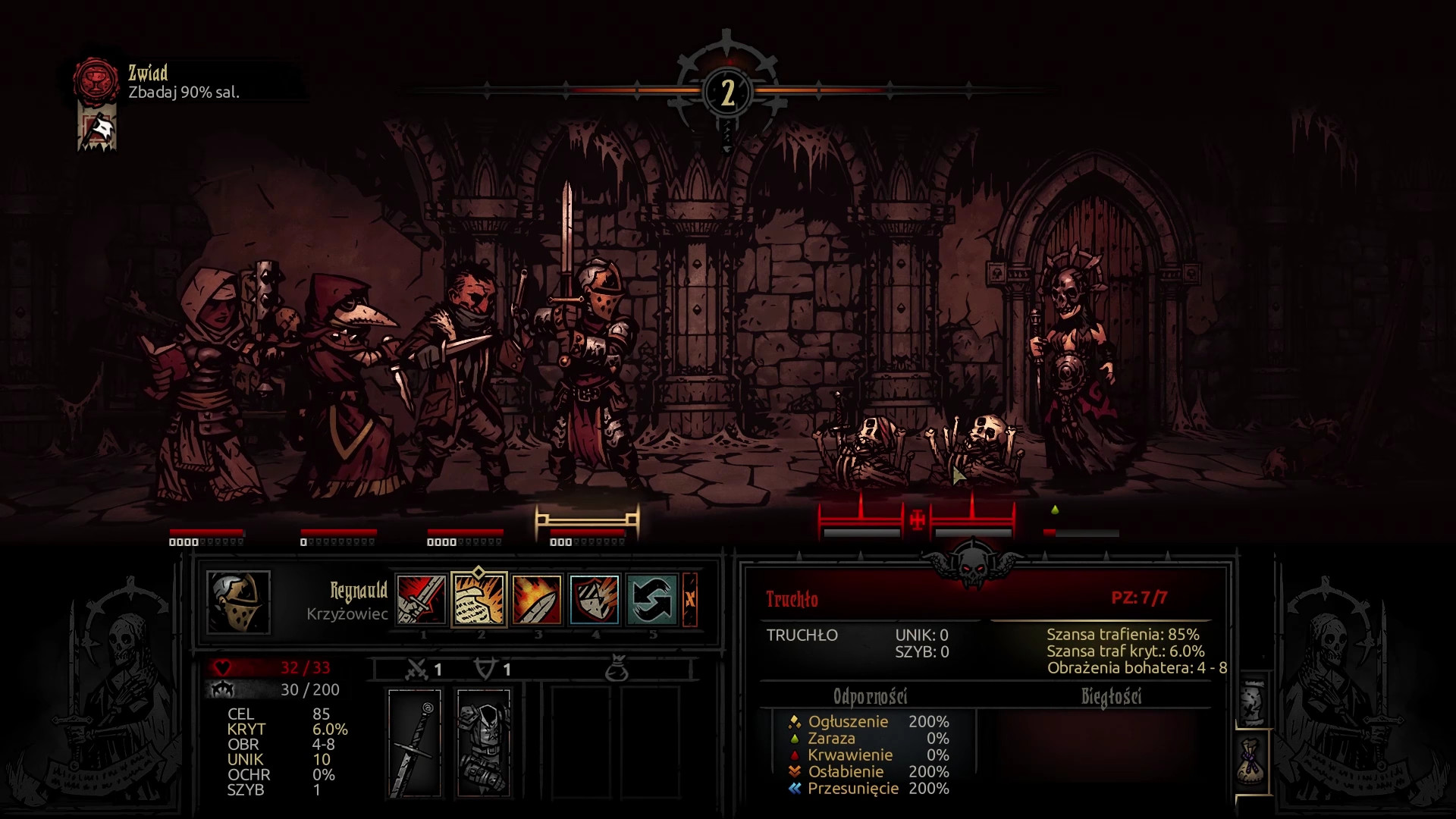Activate the shield bash skill icon

pos(594,599)
